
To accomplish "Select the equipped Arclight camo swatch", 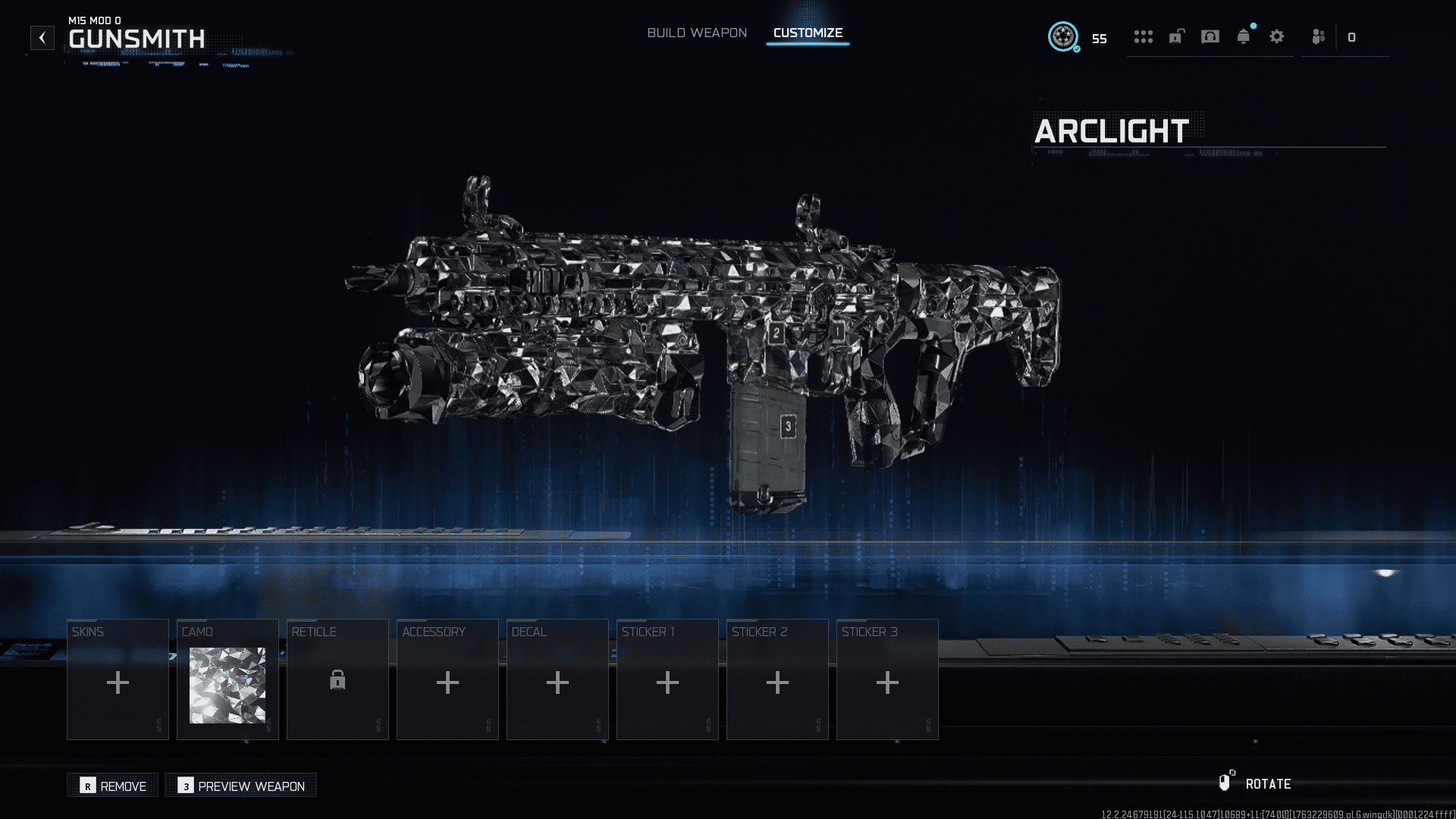I will coord(227,683).
